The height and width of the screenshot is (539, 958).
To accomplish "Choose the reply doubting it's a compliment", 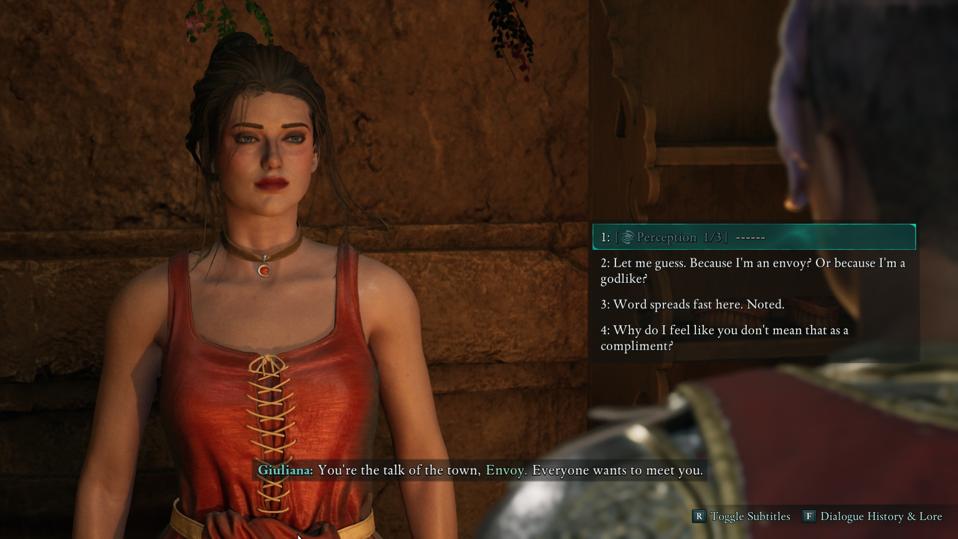I will (x=724, y=338).
